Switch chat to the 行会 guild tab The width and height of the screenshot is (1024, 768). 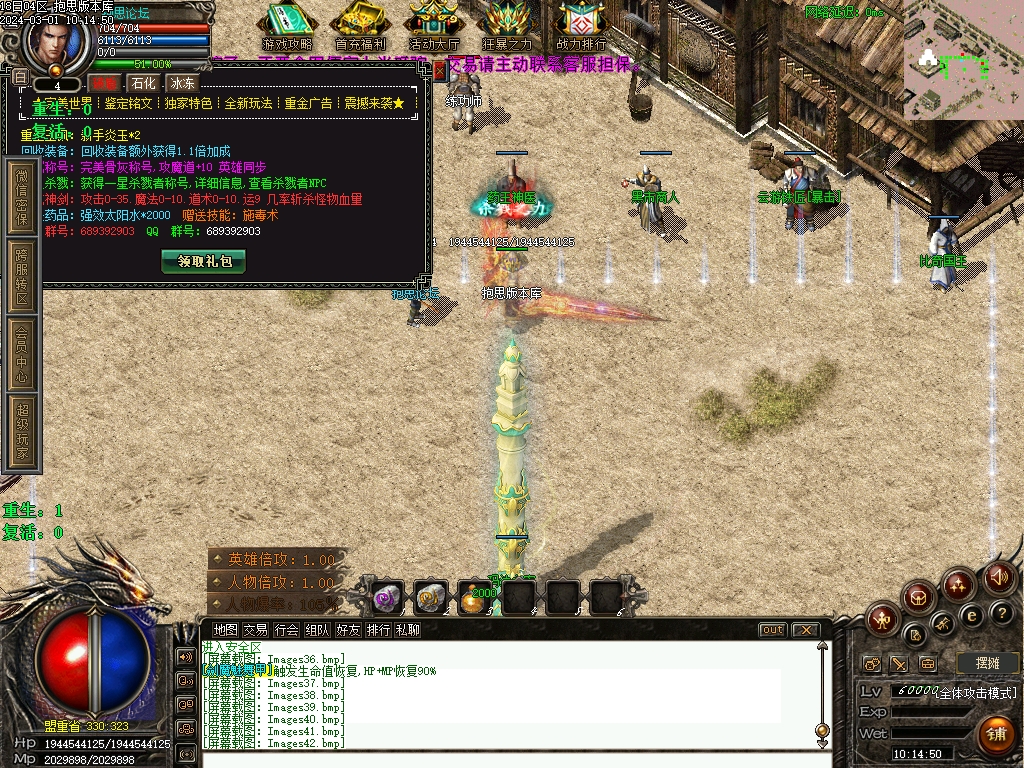point(287,630)
